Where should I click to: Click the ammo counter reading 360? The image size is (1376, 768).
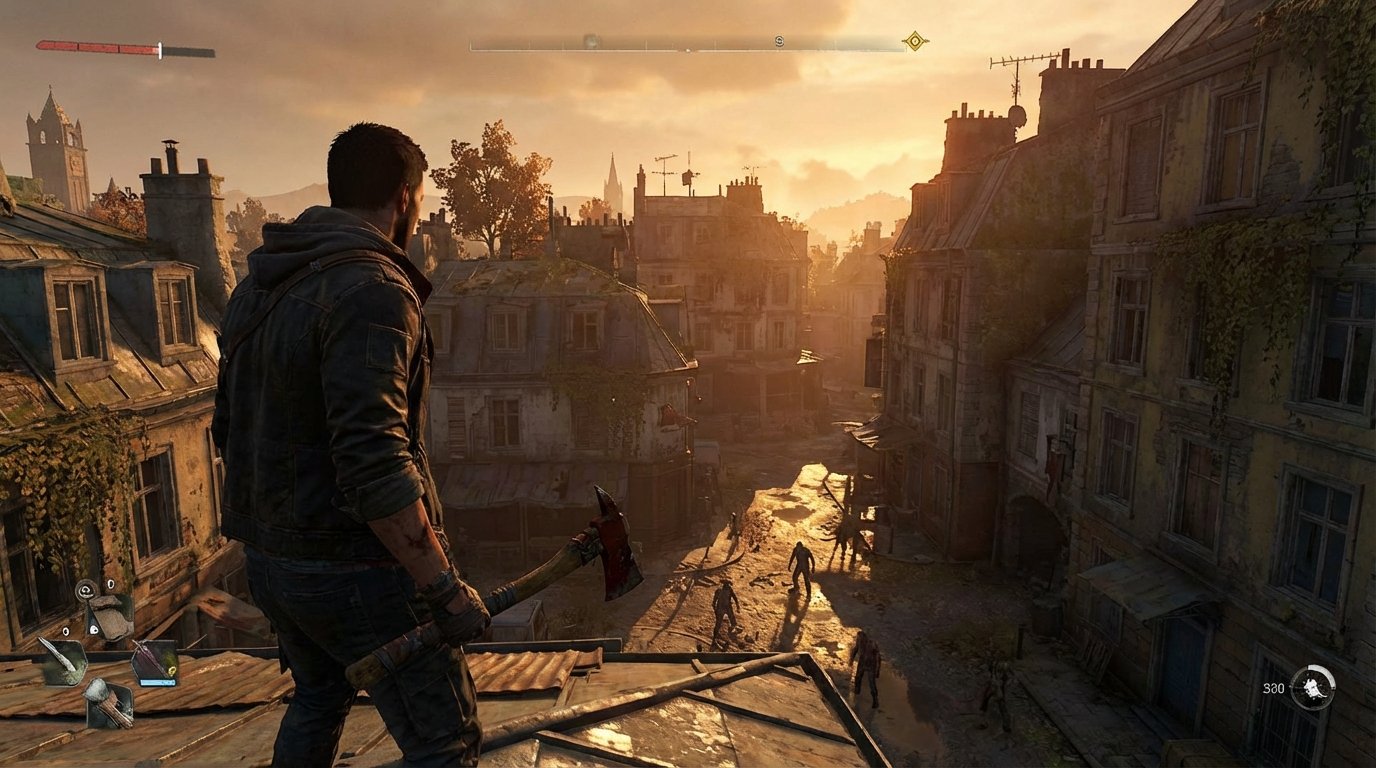pos(1273,688)
